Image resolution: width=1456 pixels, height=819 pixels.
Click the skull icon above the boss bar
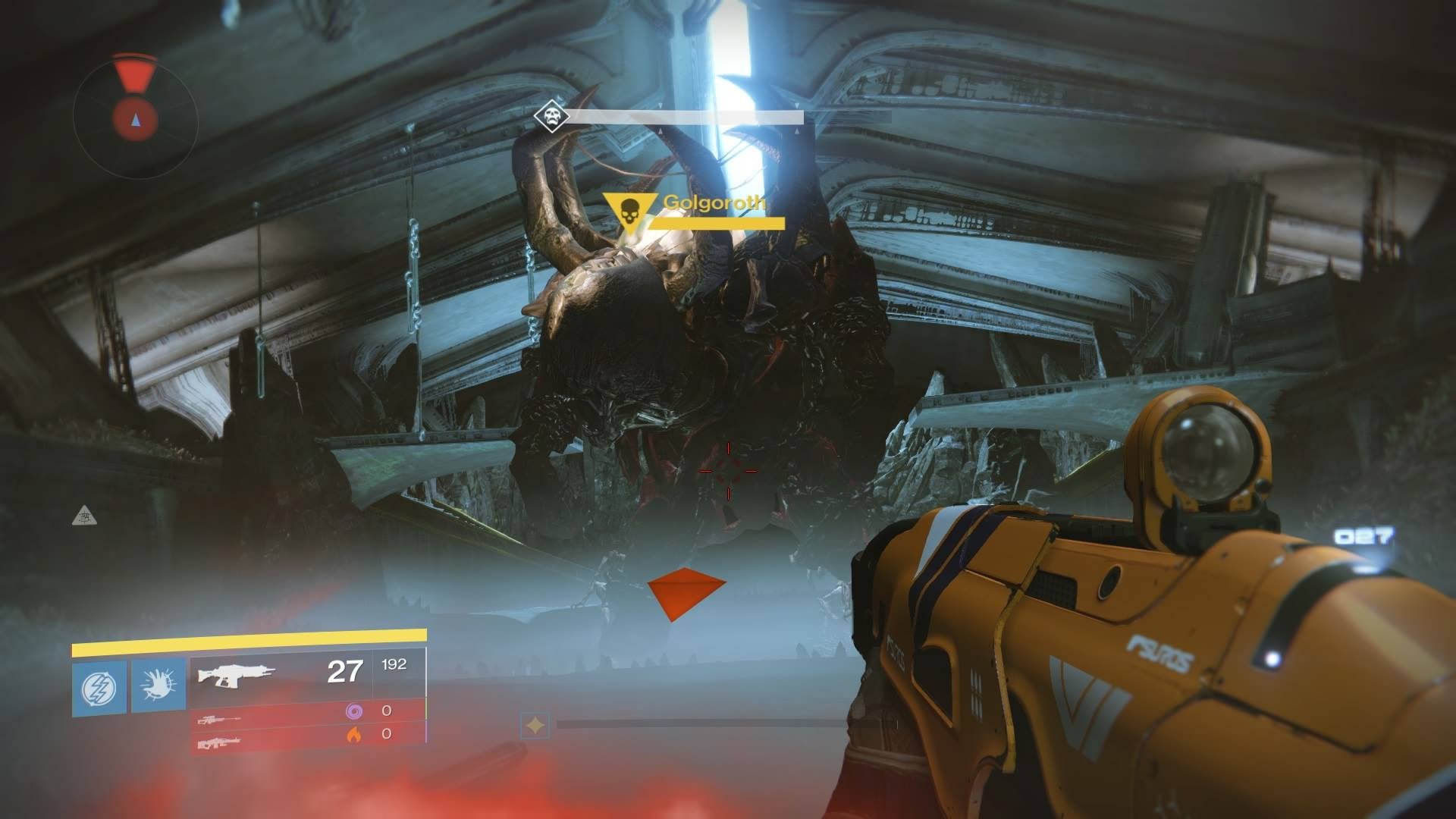point(551,116)
